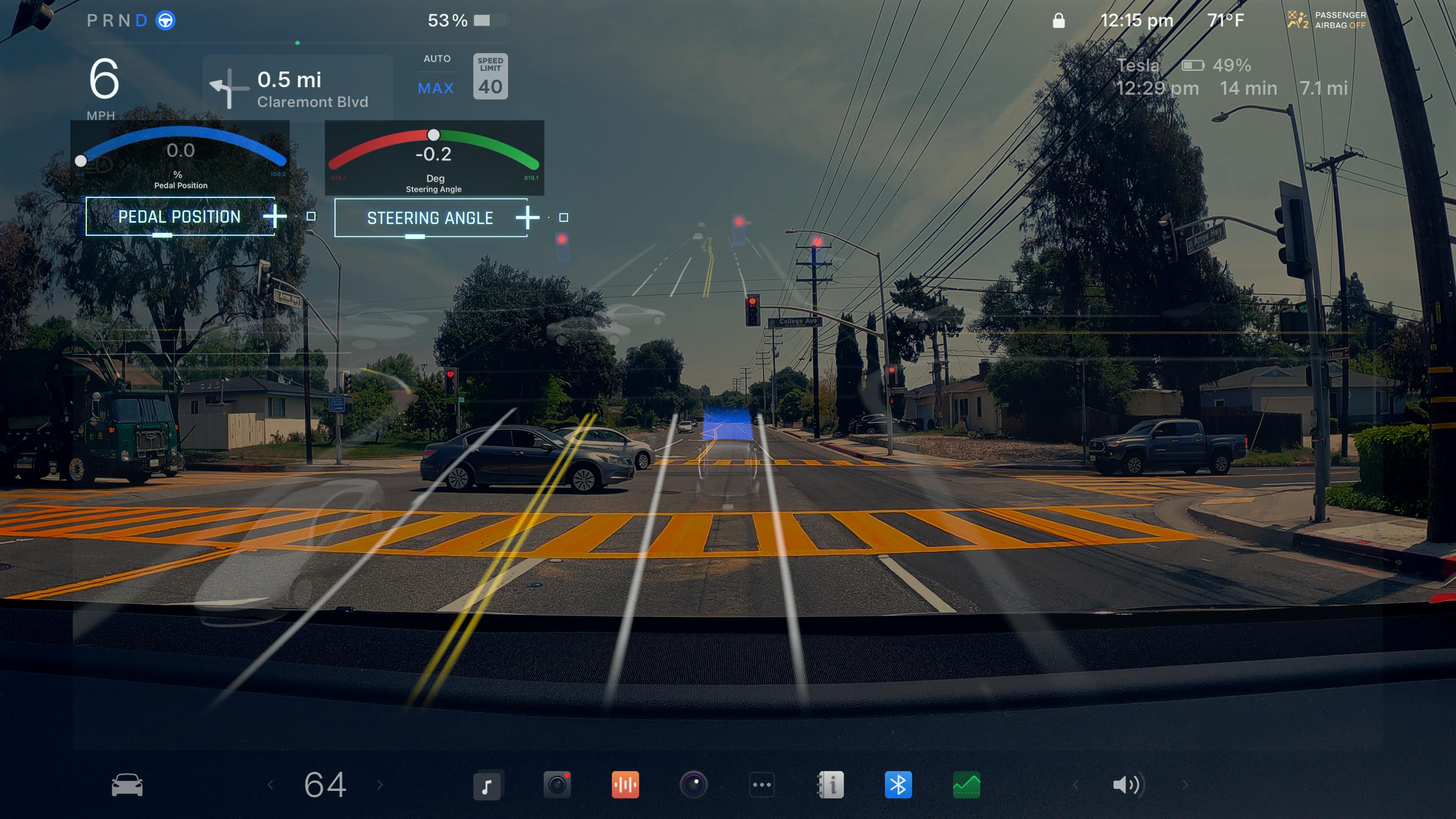
Task: Launch the camera view app
Action: coord(694,784)
